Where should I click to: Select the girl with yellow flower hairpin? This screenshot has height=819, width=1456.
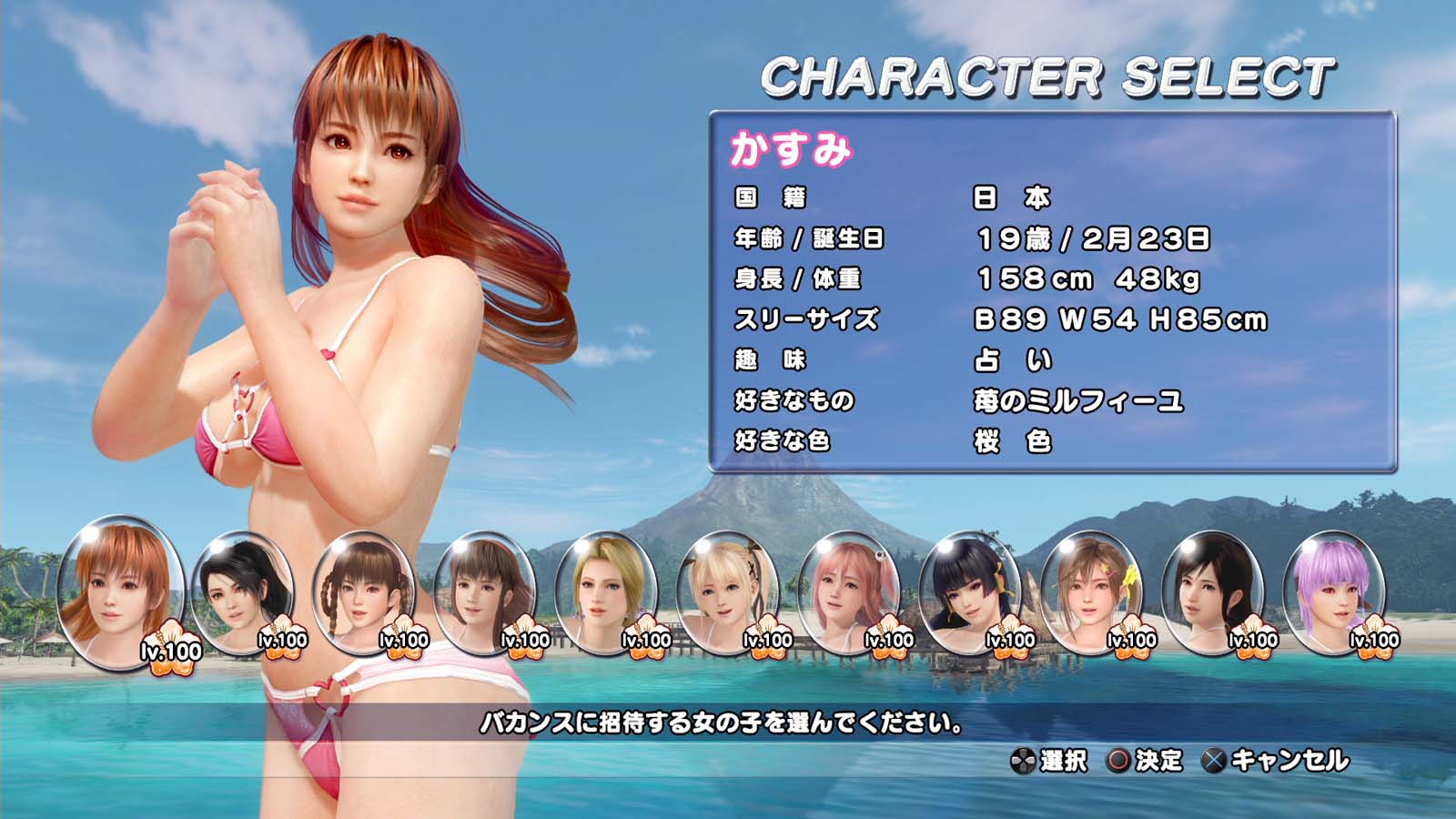(x=1091, y=591)
